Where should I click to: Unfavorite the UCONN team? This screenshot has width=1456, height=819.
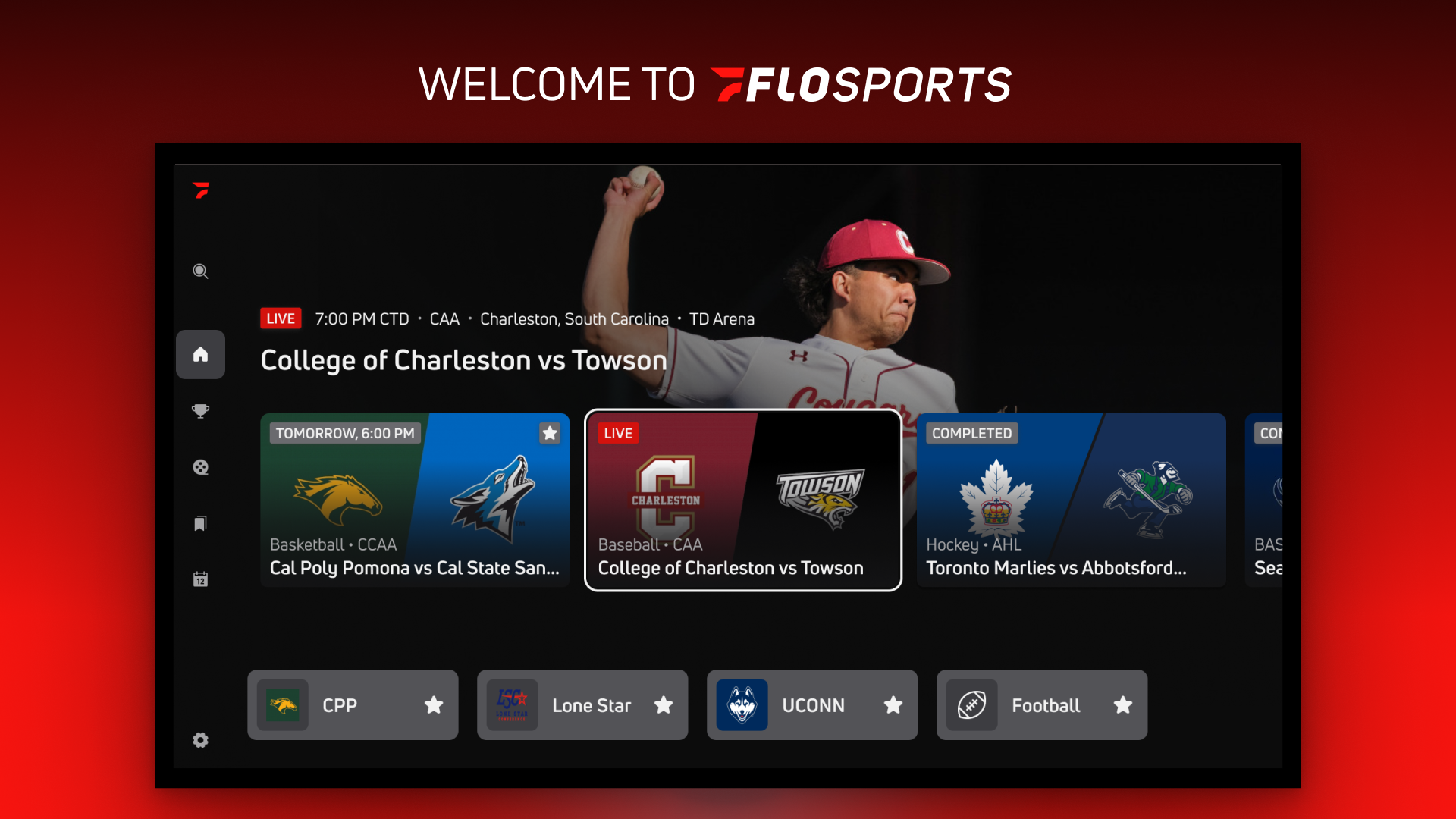pyautogui.click(x=893, y=705)
